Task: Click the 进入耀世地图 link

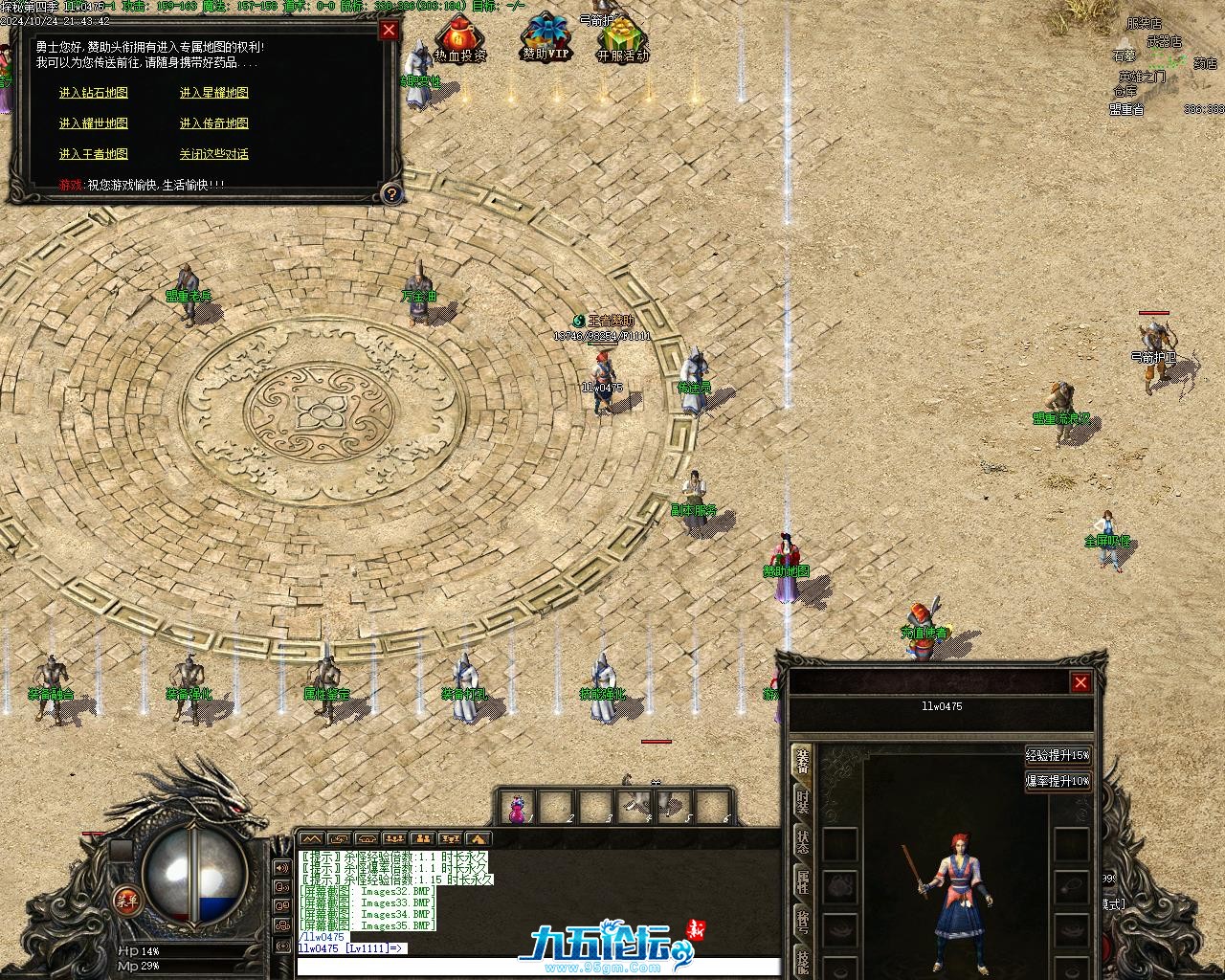Action: [x=93, y=123]
